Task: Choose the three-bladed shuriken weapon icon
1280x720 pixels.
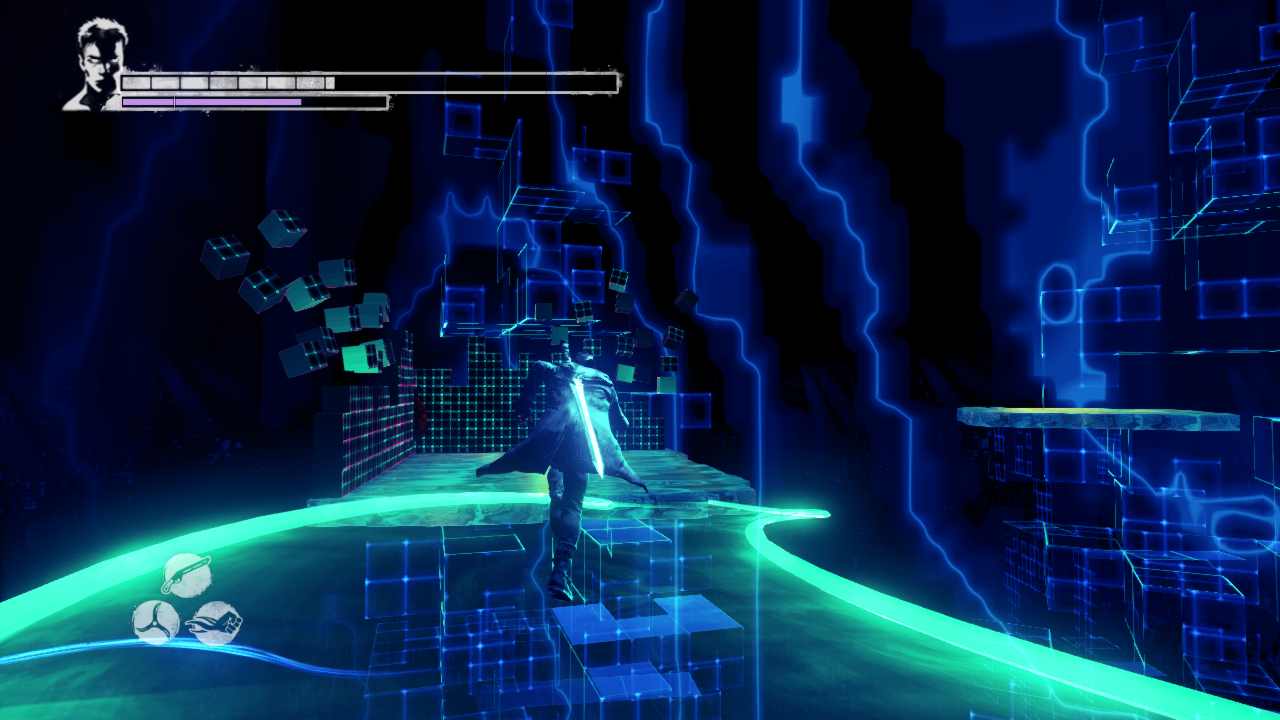Action: pos(155,622)
